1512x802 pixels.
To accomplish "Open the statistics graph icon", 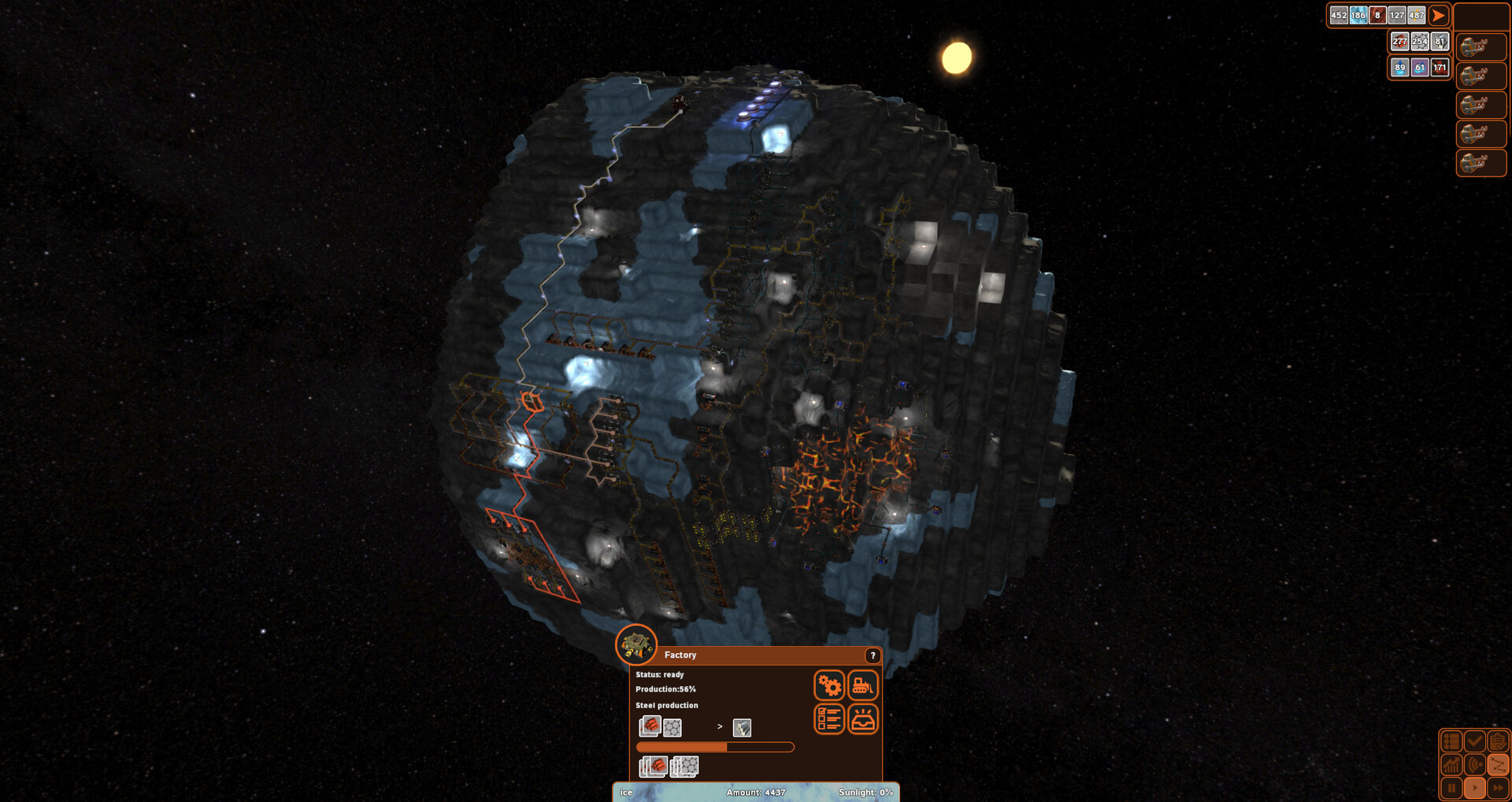I will point(1451,764).
